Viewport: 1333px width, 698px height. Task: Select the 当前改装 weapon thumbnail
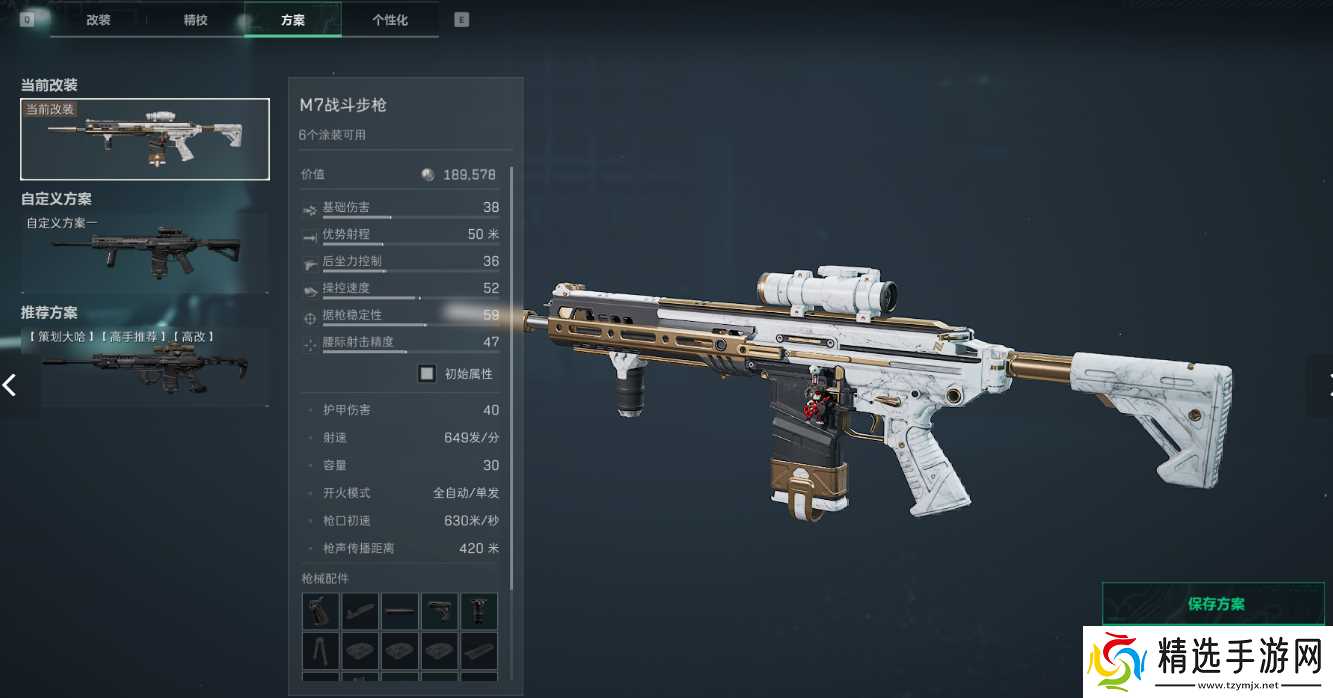click(x=145, y=139)
